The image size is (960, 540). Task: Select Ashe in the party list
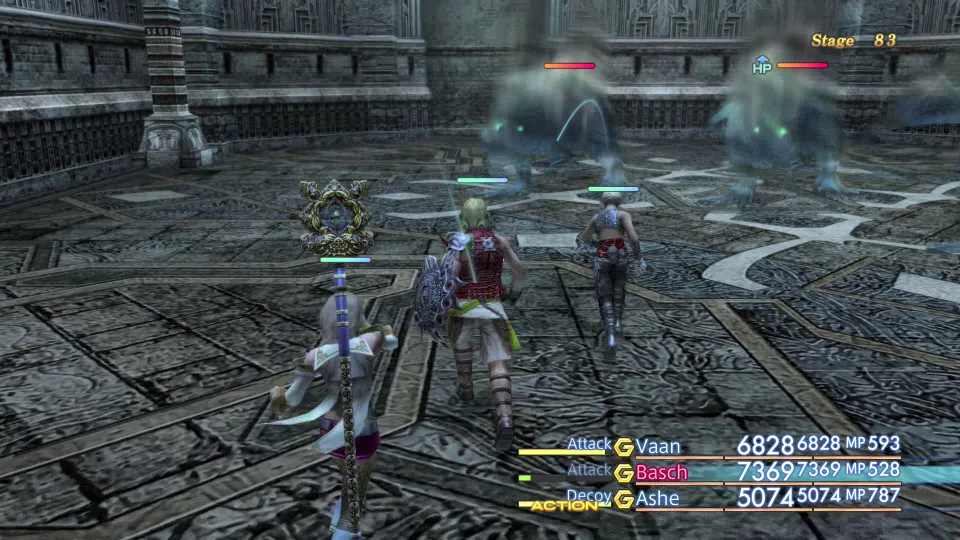658,498
